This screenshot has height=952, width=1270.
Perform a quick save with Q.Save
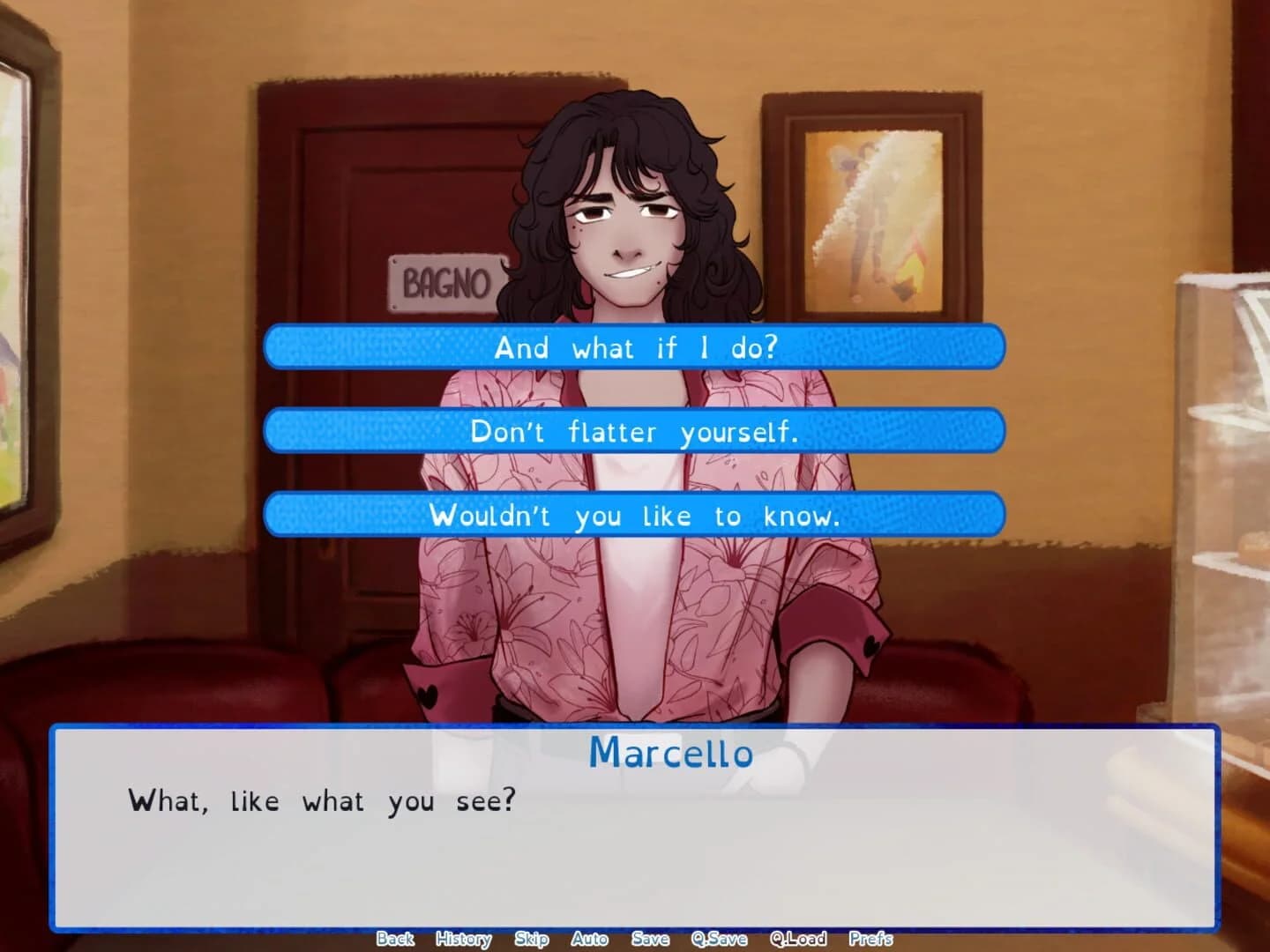[720, 939]
